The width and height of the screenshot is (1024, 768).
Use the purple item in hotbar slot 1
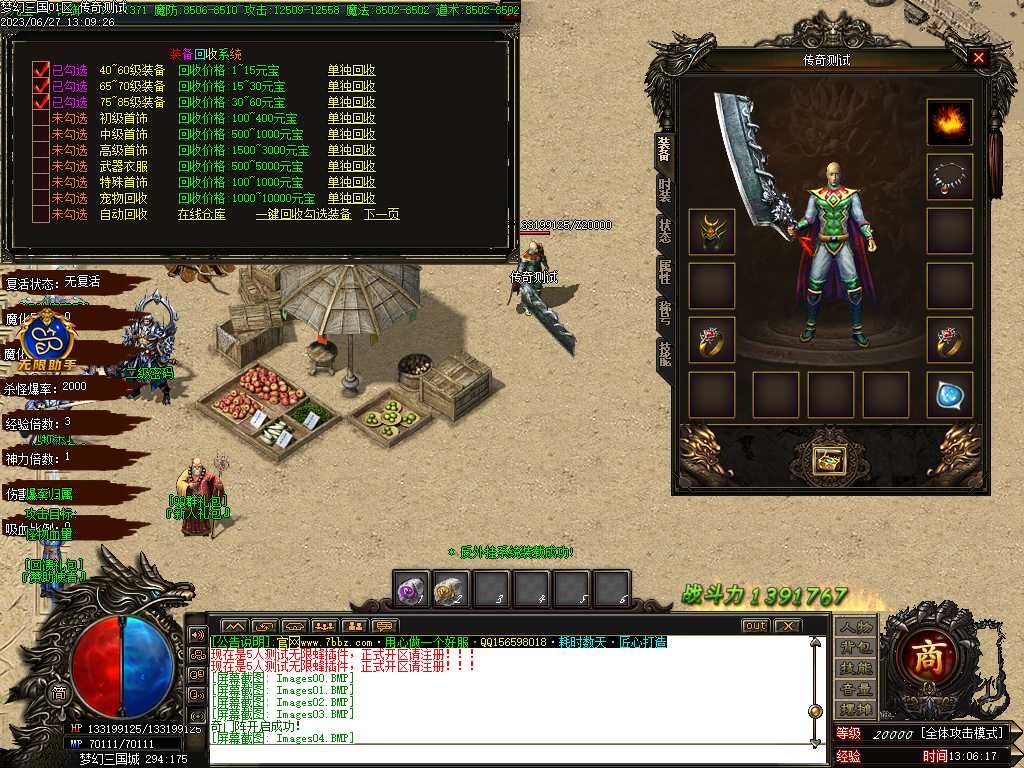(411, 589)
